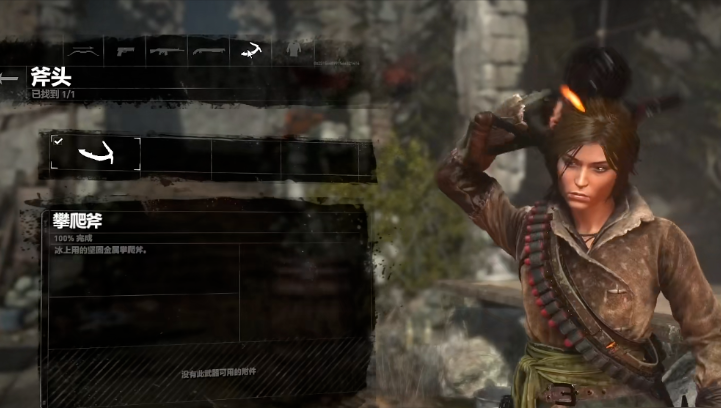Image resolution: width=721 pixels, height=408 pixels.
Task: Open the pistol weapon tab
Action: (x=125, y=48)
